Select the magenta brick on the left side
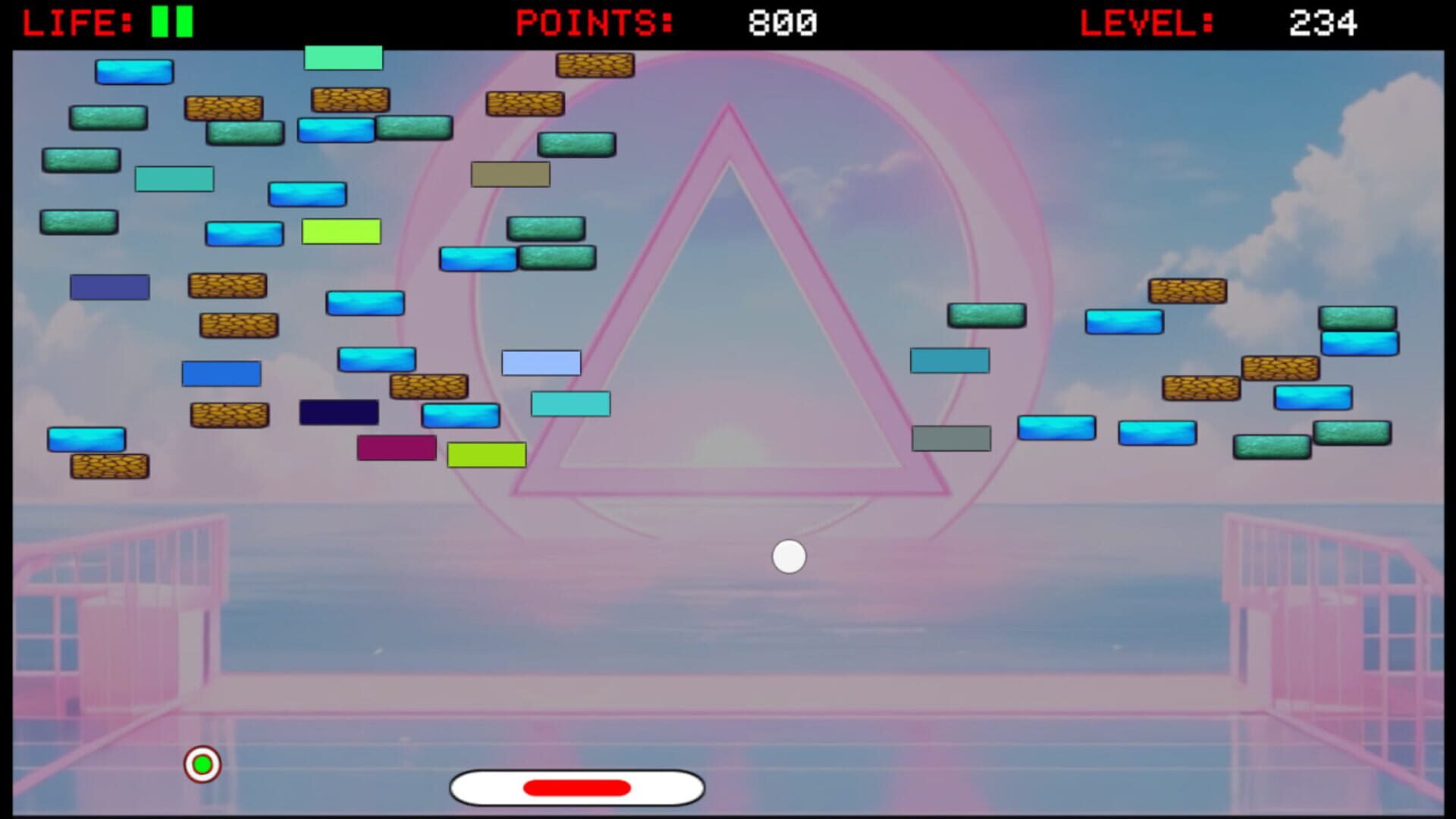 397,448
